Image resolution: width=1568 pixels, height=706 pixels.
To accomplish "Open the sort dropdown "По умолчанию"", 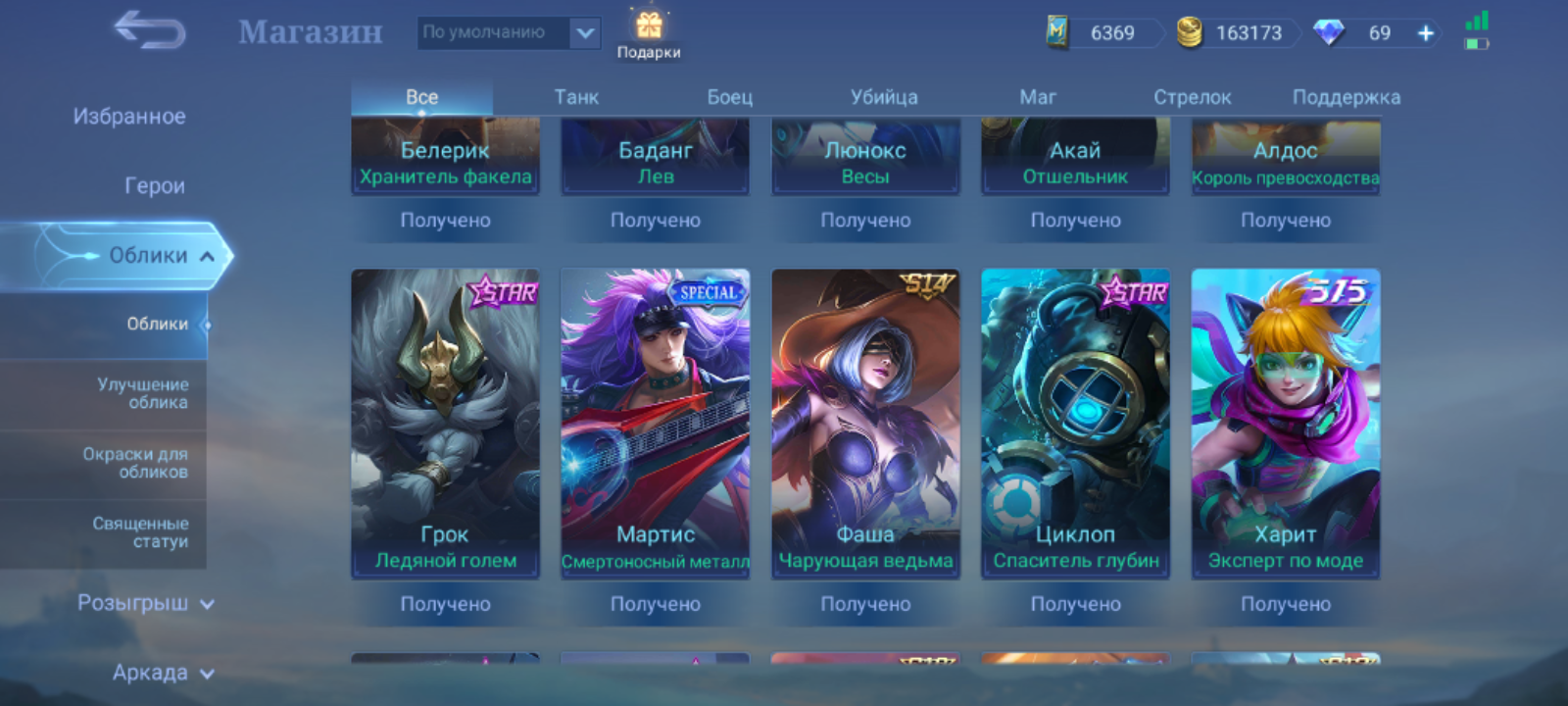I will (x=509, y=33).
